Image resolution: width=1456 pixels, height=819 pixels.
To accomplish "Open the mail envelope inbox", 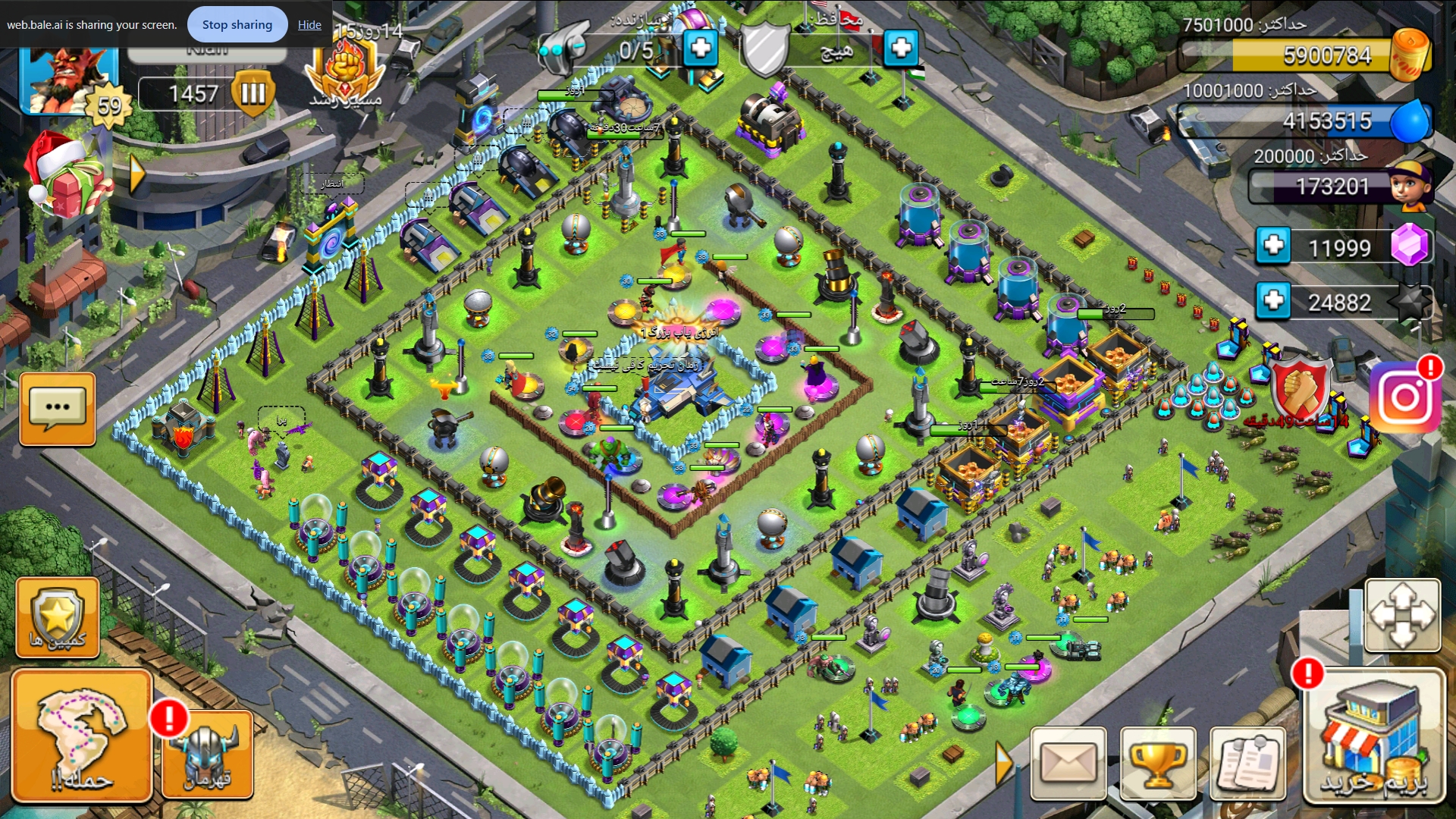I will click(x=1068, y=763).
